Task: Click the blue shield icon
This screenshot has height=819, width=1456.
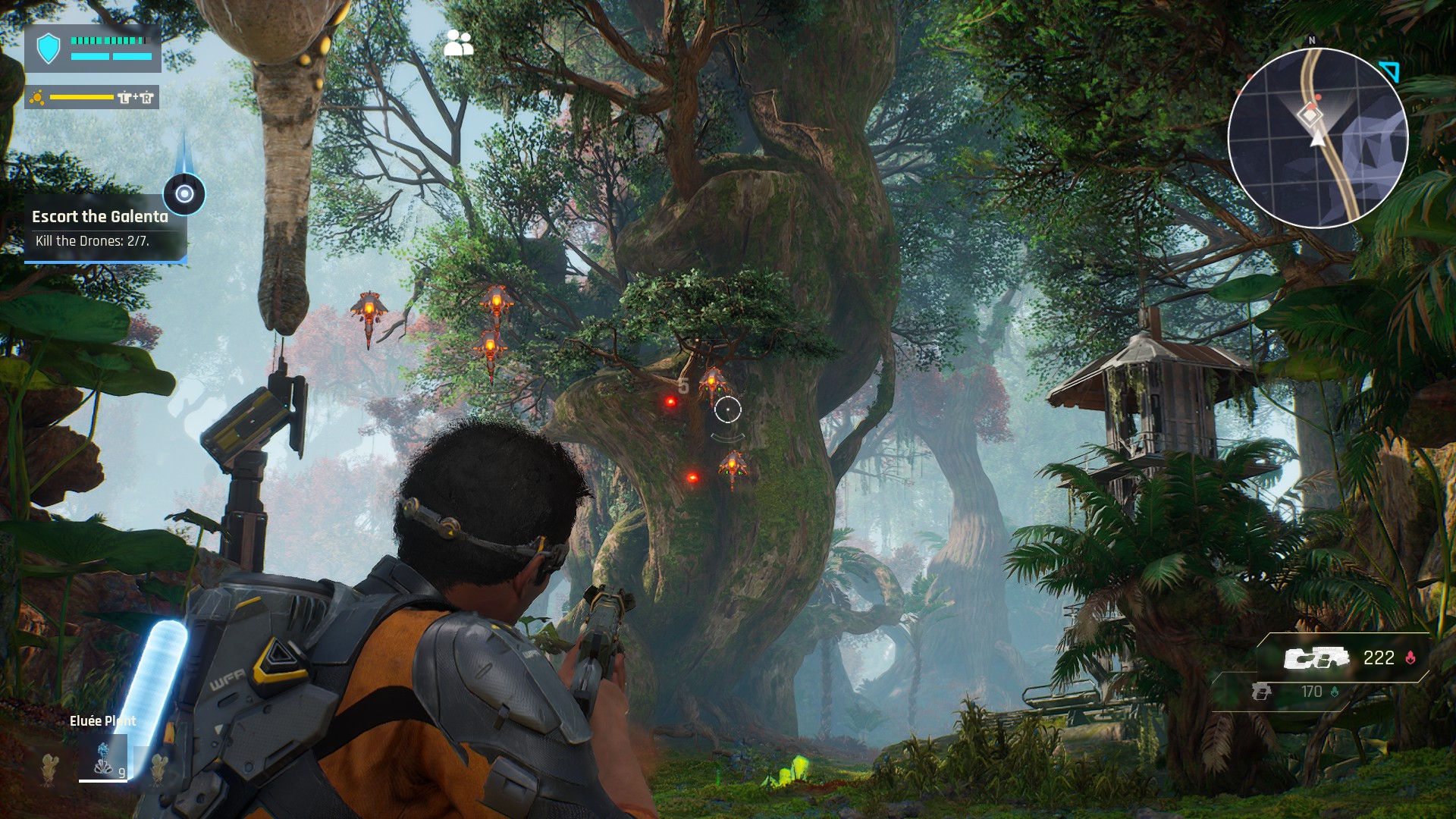Action: [x=49, y=49]
